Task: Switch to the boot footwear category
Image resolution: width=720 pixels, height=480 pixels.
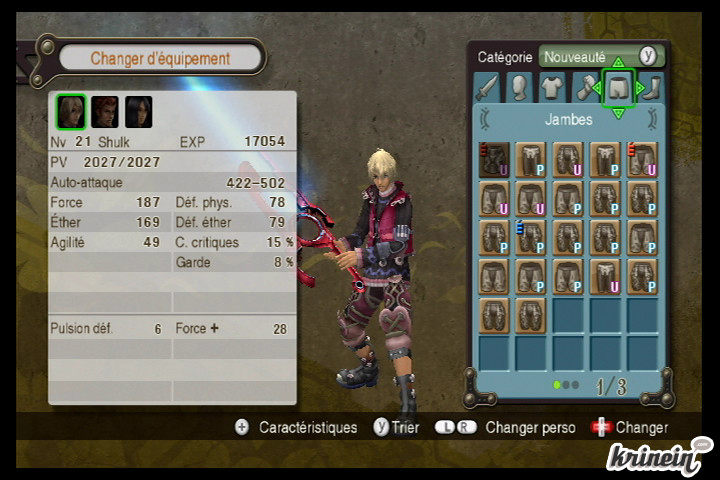Action: [652, 88]
